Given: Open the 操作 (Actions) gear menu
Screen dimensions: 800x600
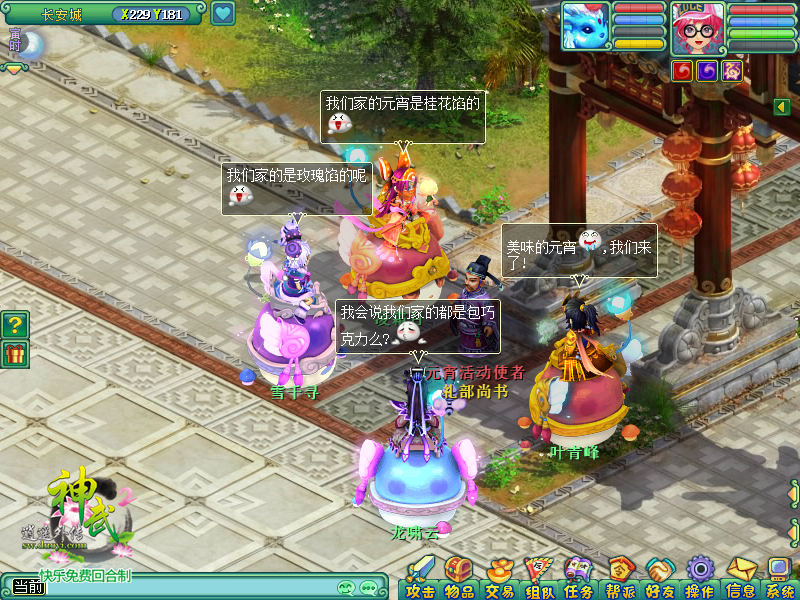Looking at the screenshot, I should [x=699, y=577].
